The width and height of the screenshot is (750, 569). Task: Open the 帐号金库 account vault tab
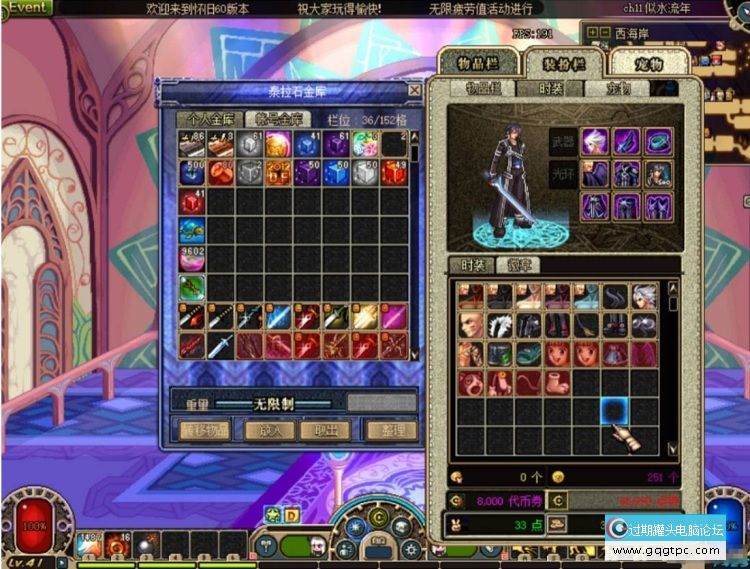point(276,118)
